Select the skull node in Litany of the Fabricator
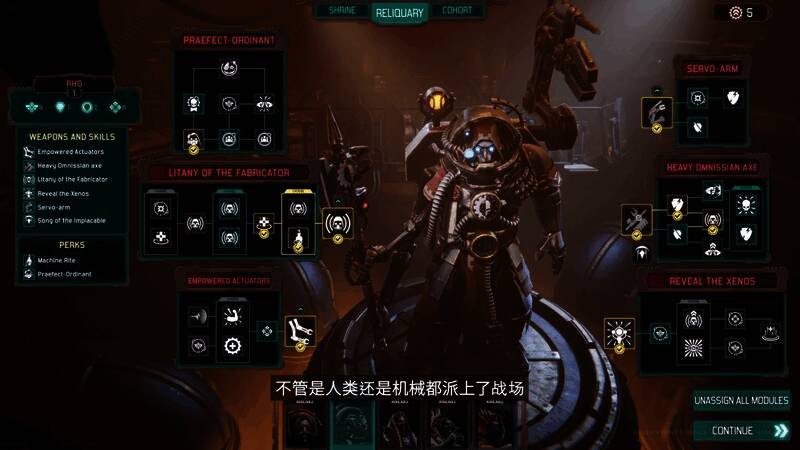 pos(338,224)
